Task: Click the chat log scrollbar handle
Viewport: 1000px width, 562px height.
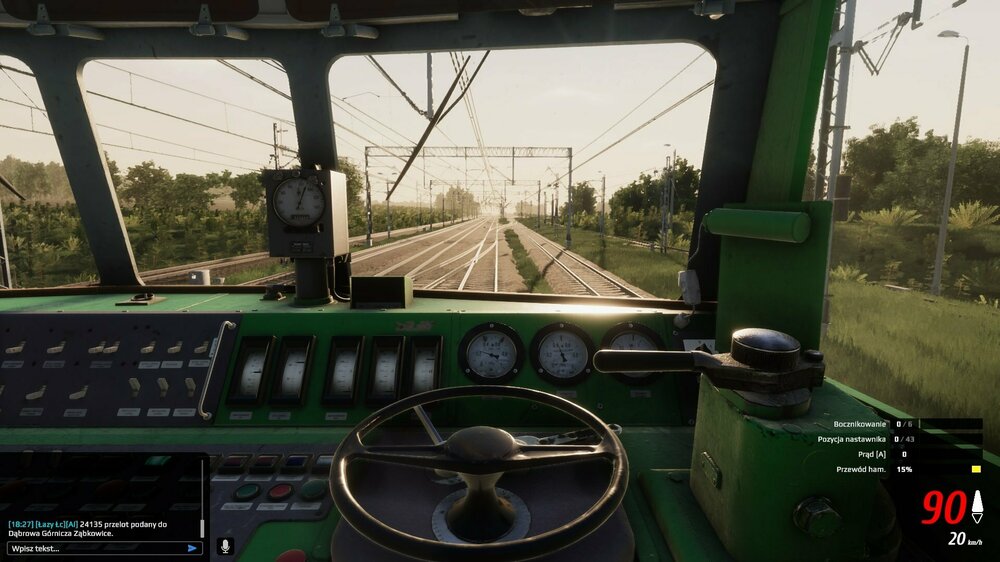Action: pos(203,528)
